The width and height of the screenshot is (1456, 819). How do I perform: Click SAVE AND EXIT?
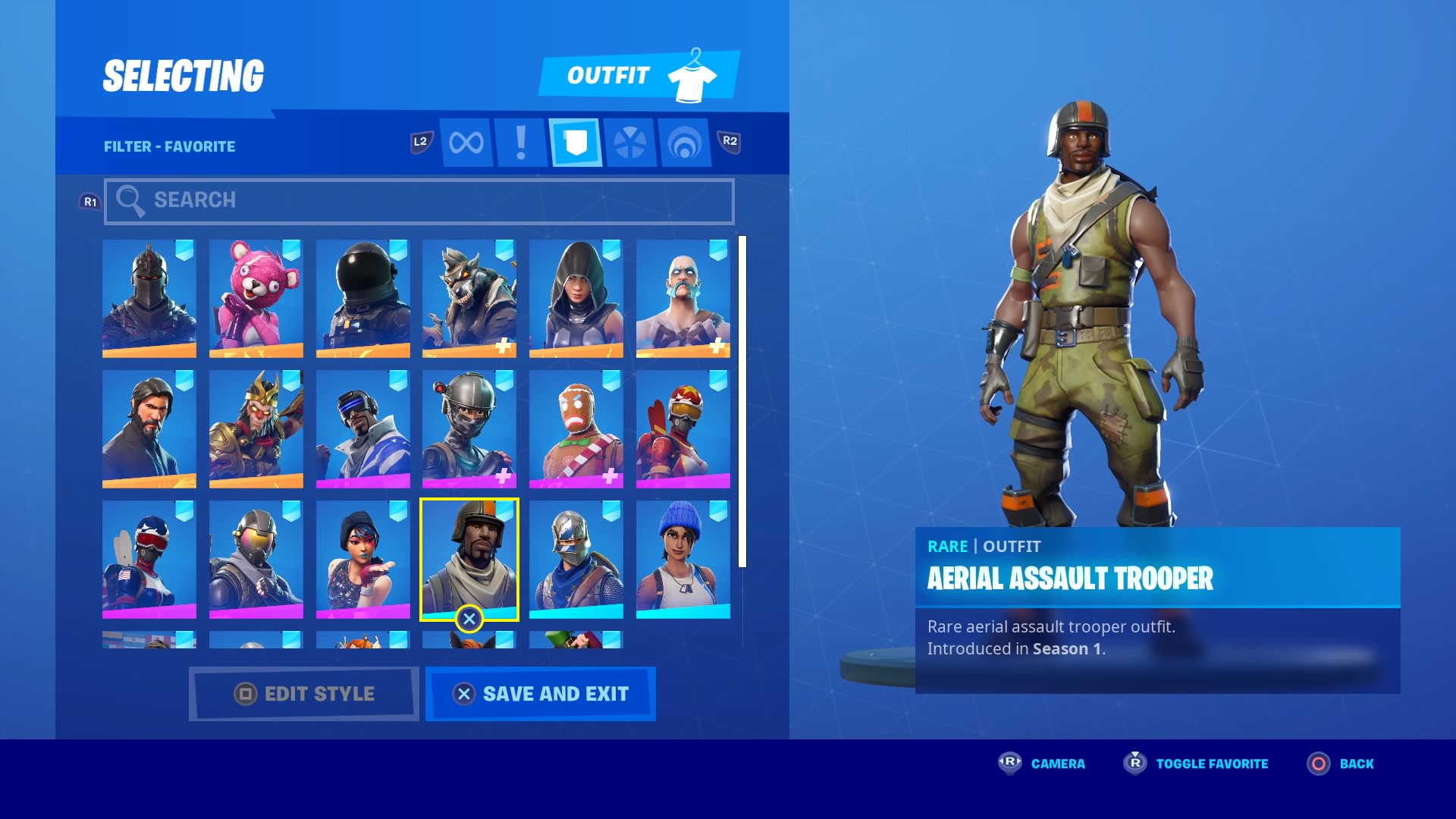[x=540, y=693]
